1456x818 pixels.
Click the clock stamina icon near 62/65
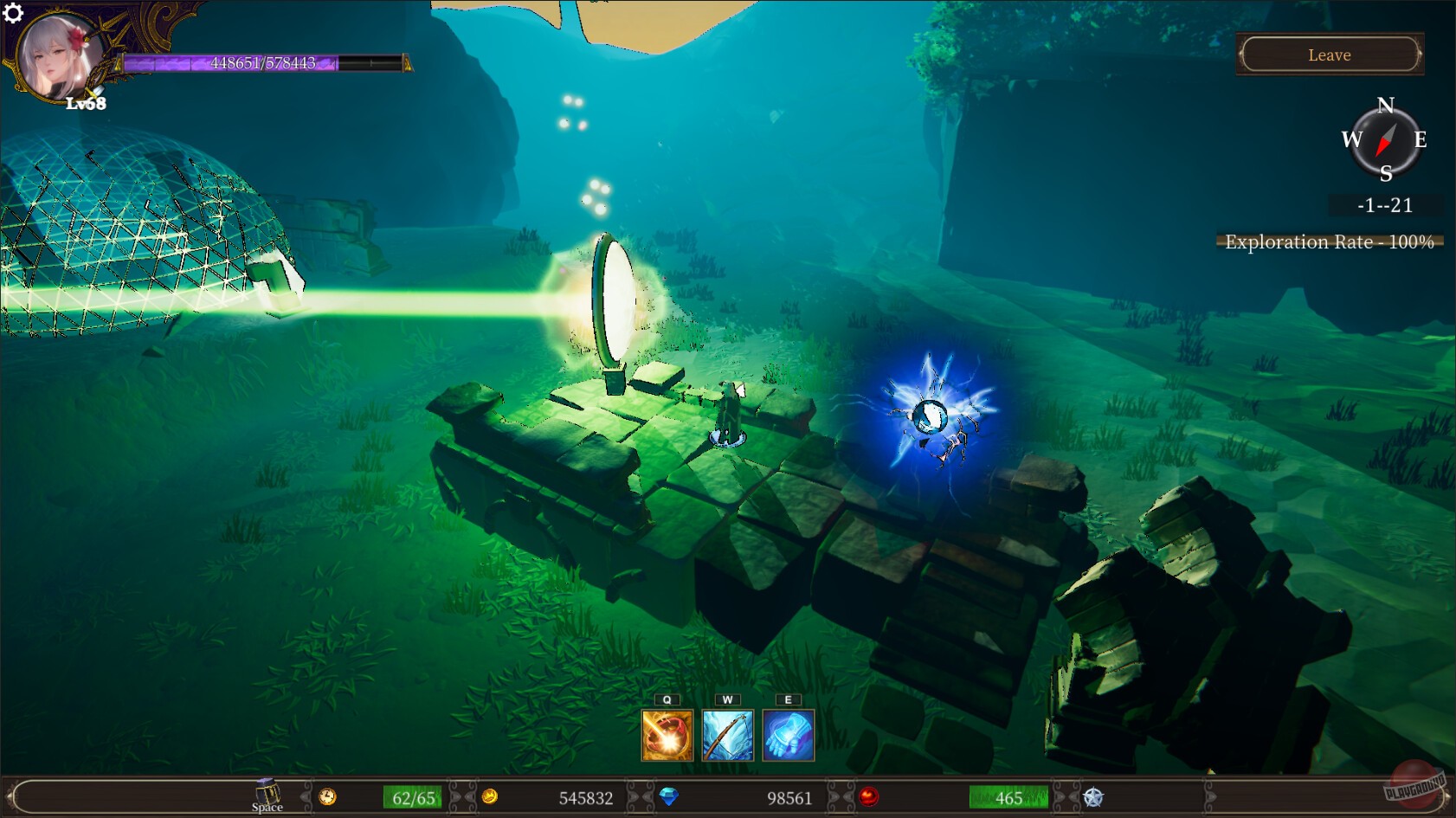tap(327, 798)
